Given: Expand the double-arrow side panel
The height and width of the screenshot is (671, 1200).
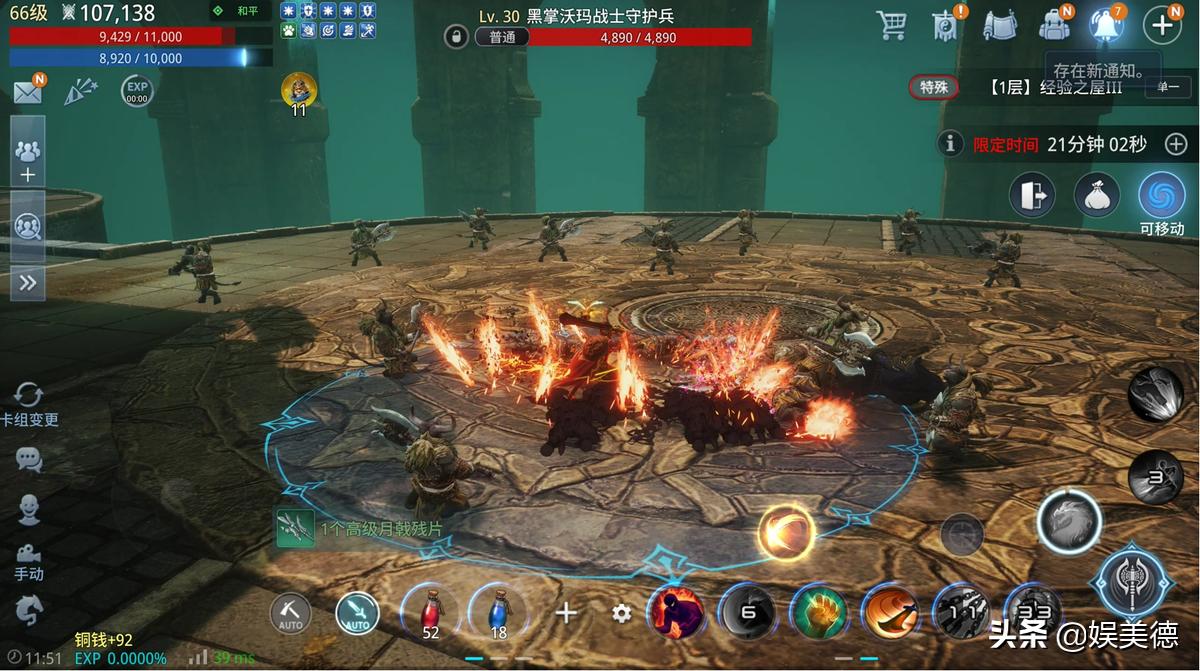Looking at the screenshot, I should [x=28, y=283].
